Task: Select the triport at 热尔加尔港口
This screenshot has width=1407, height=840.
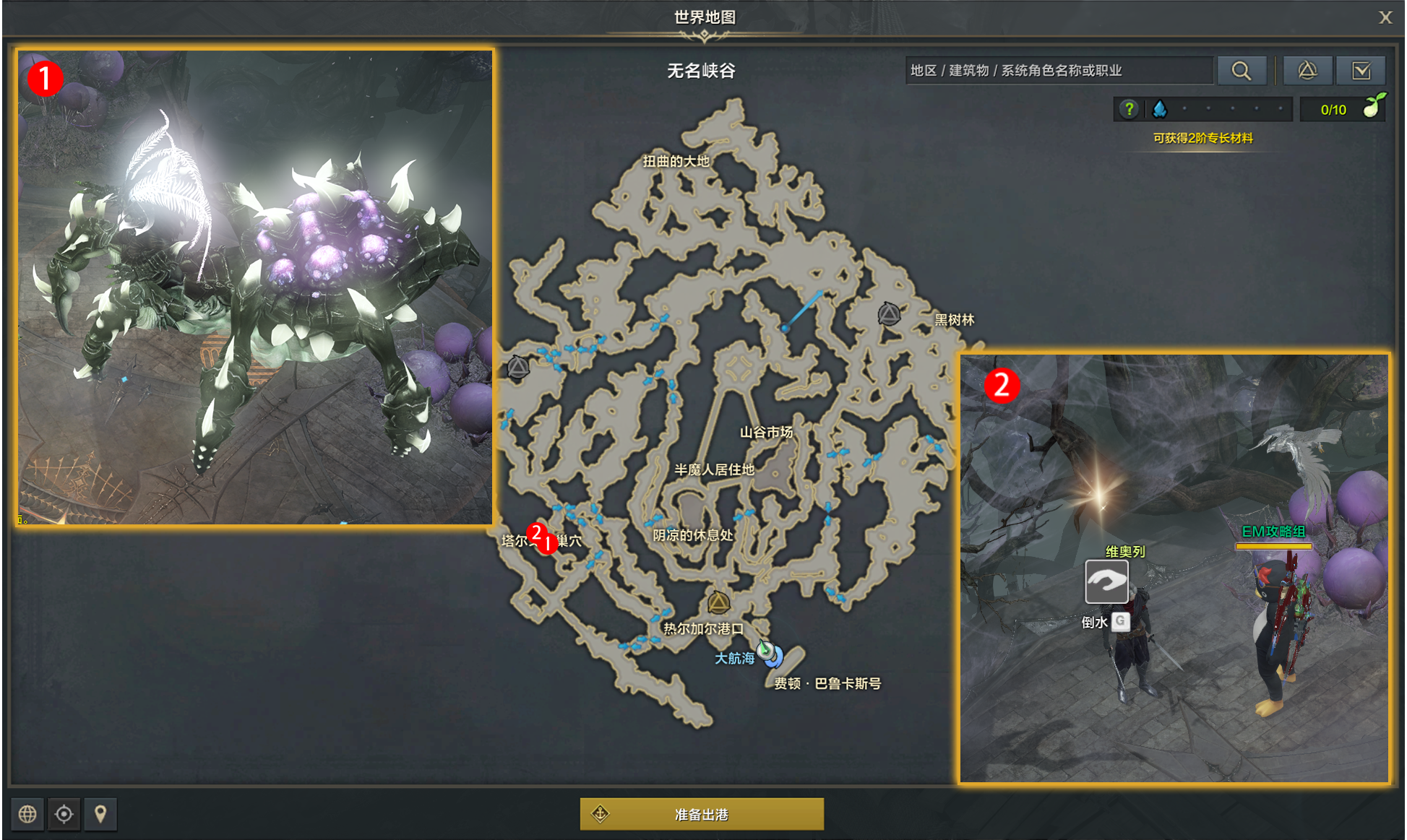Action: pos(718,602)
